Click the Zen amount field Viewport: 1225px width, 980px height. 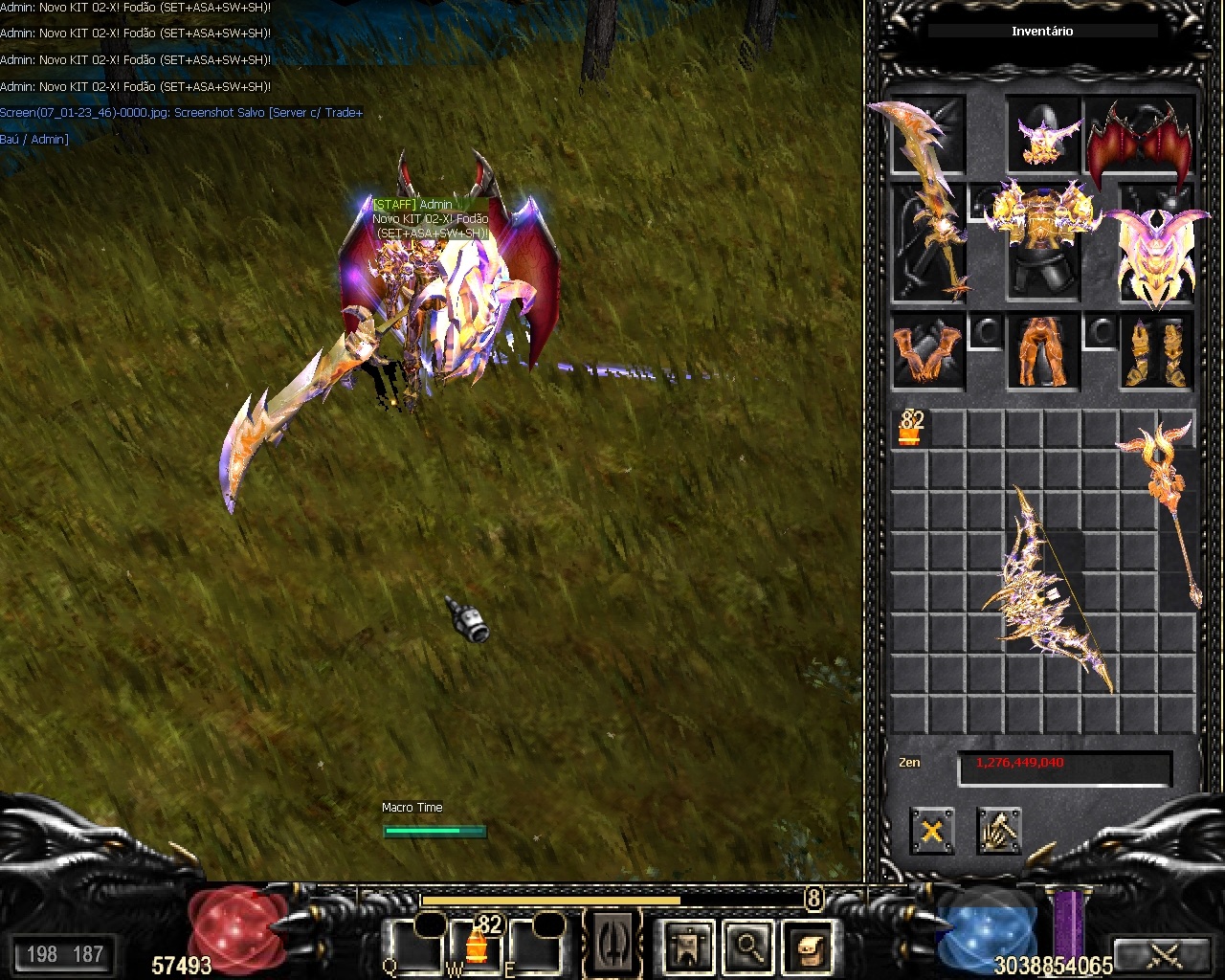1064,765
